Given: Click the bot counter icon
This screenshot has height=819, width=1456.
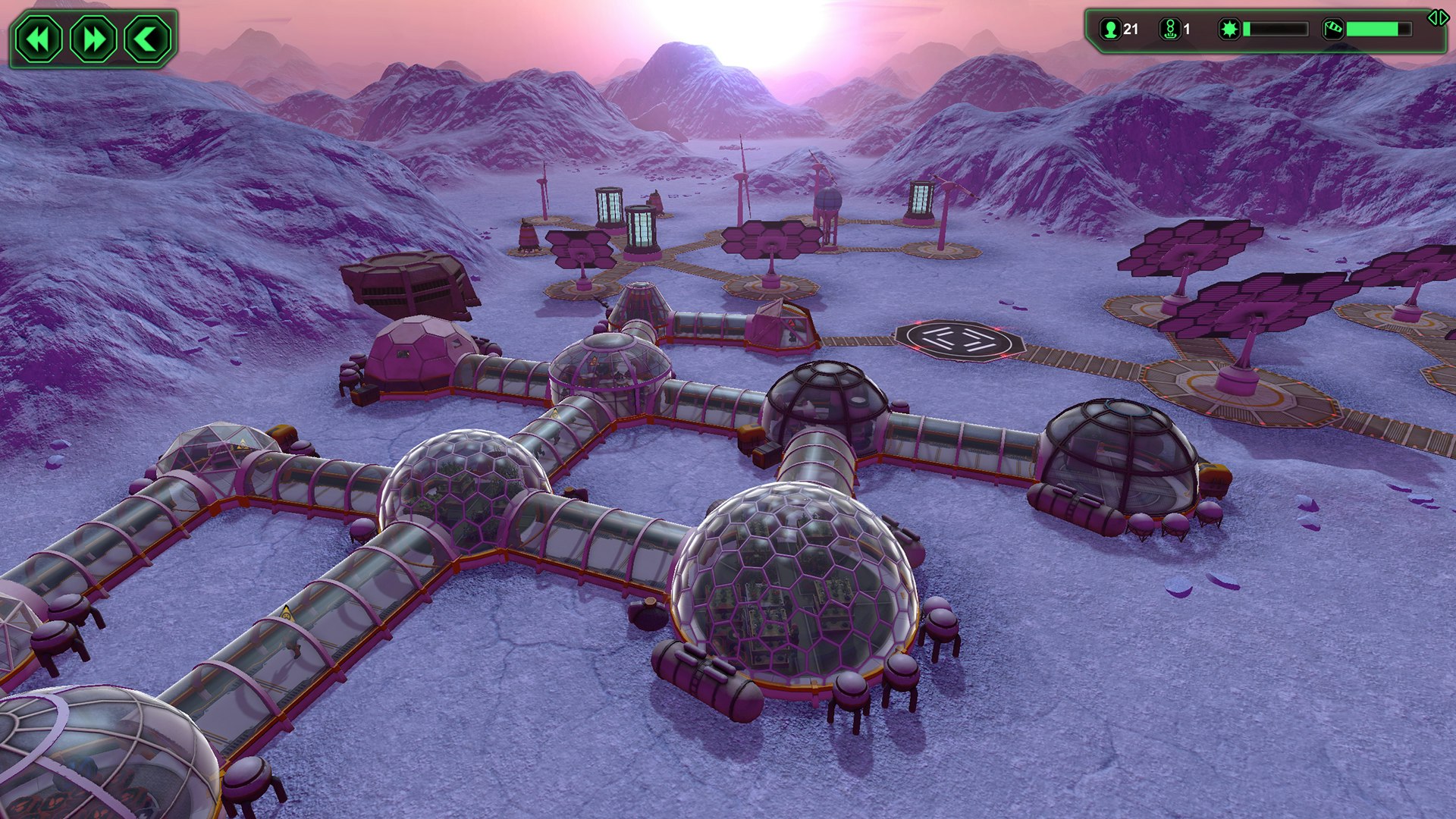Looking at the screenshot, I should (1169, 29).
